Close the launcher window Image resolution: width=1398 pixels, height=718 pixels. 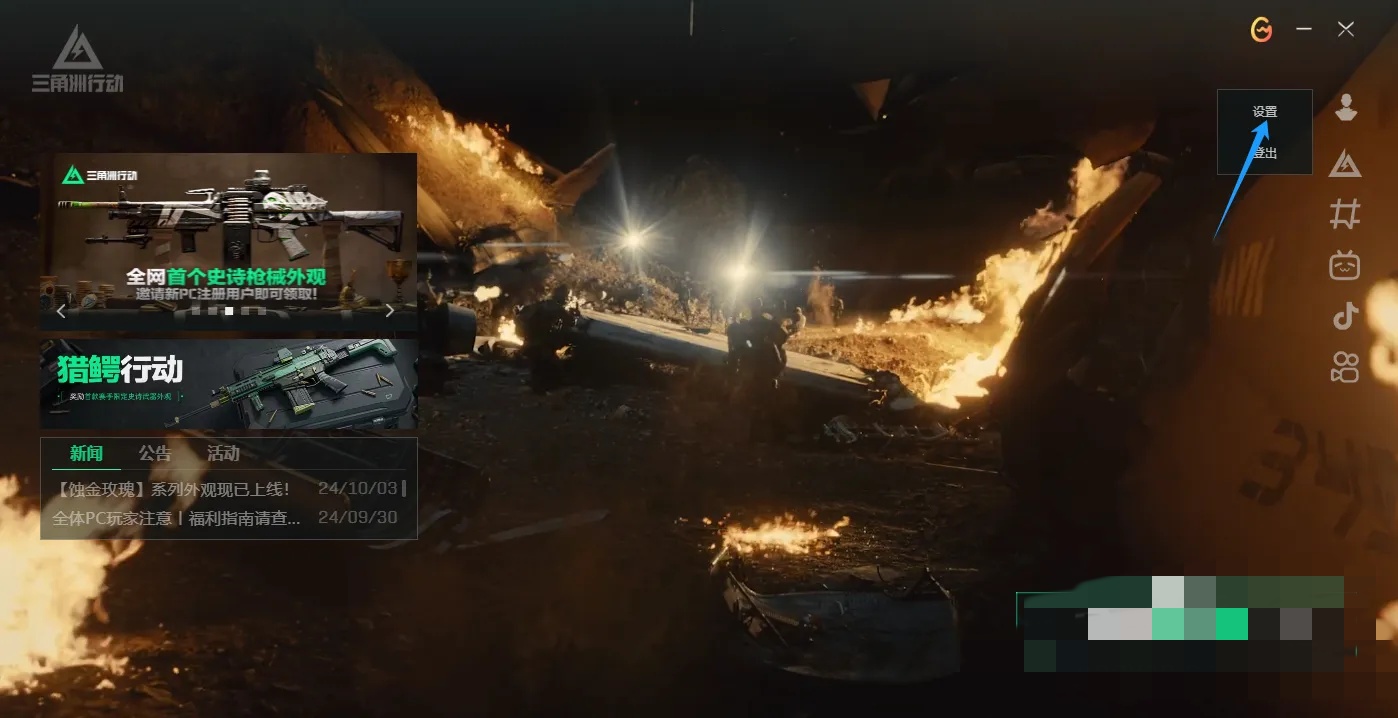[x=1346, y=30]
